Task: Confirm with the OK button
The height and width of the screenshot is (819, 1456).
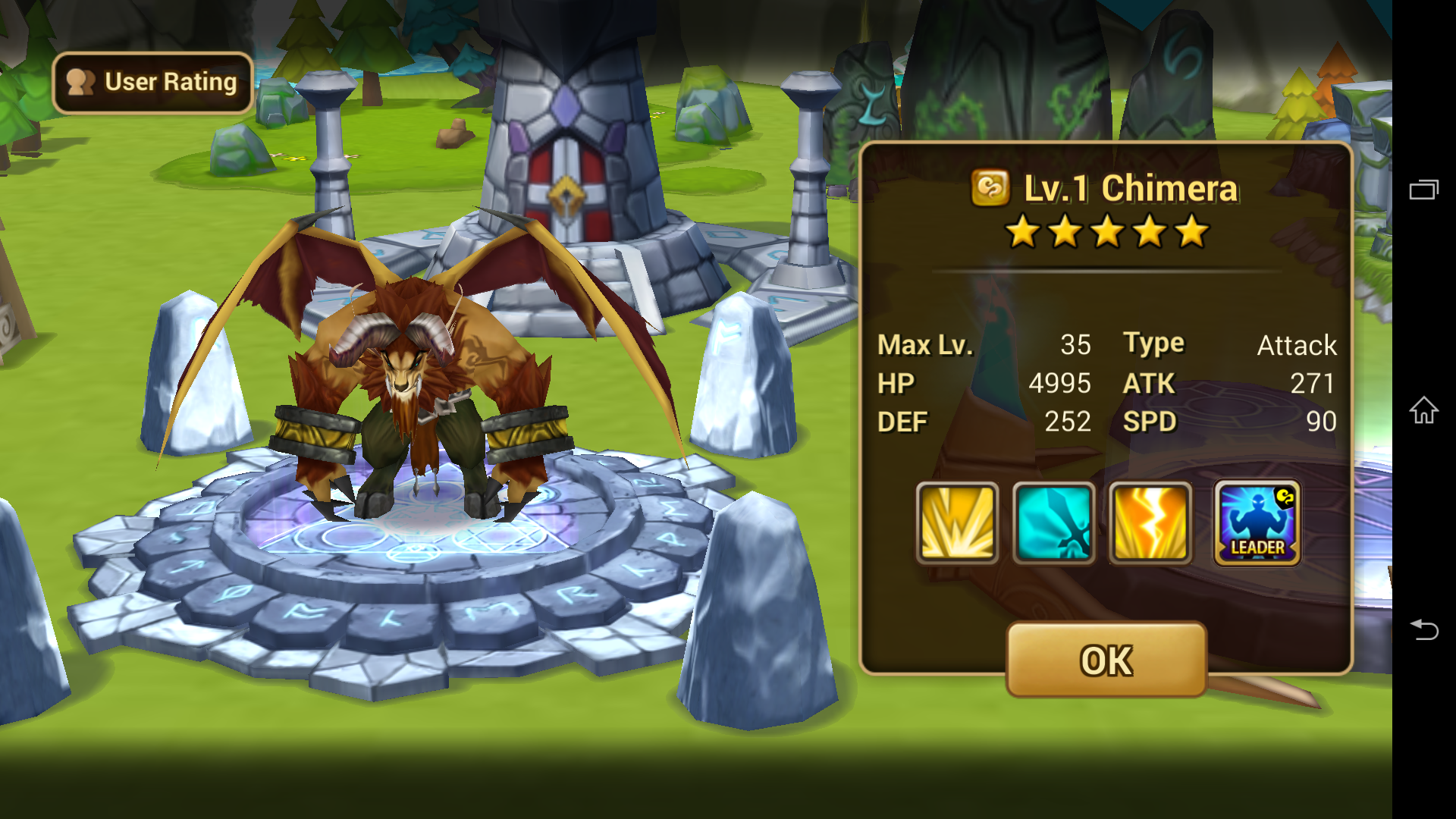Action: click(x=1106, y=660)
